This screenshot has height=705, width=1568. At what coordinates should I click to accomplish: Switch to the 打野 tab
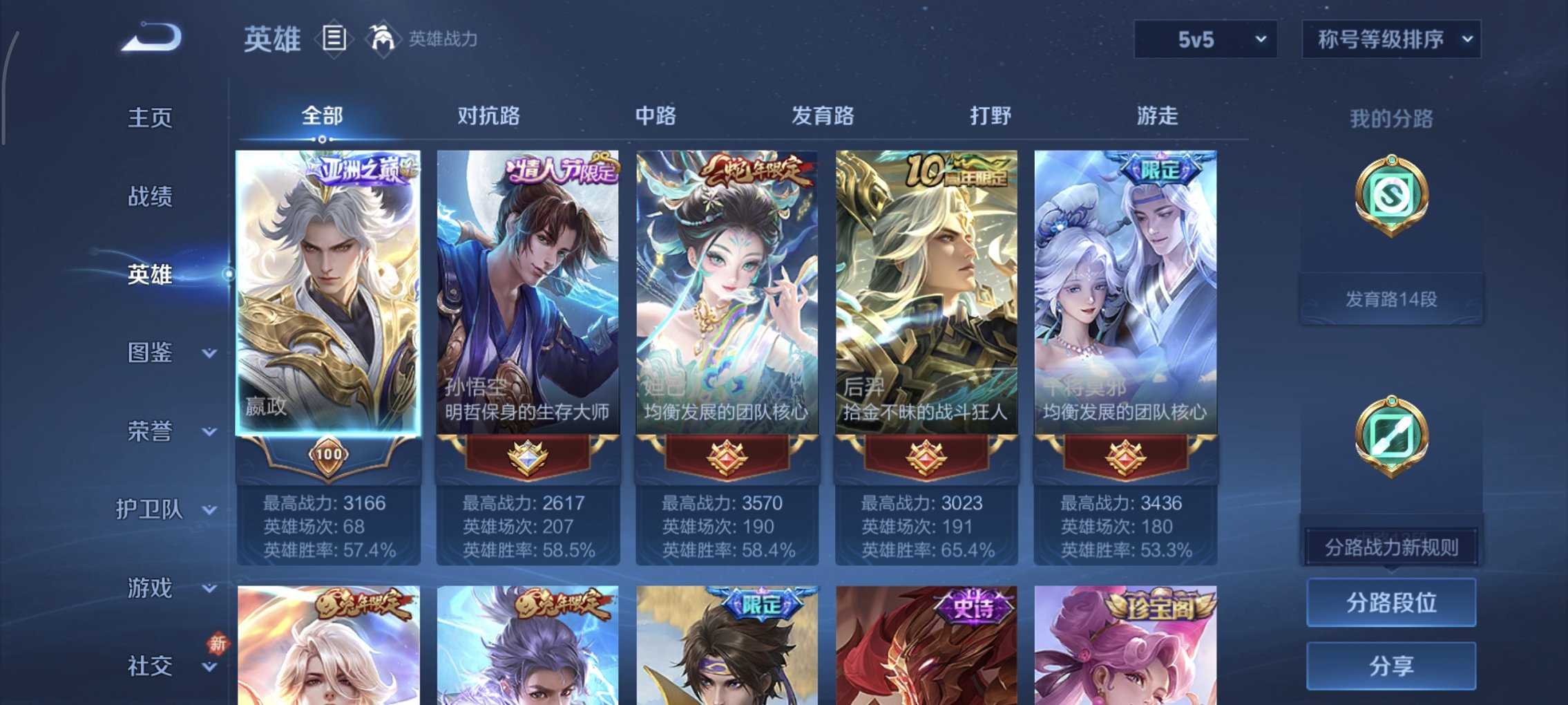coord(991,116)
